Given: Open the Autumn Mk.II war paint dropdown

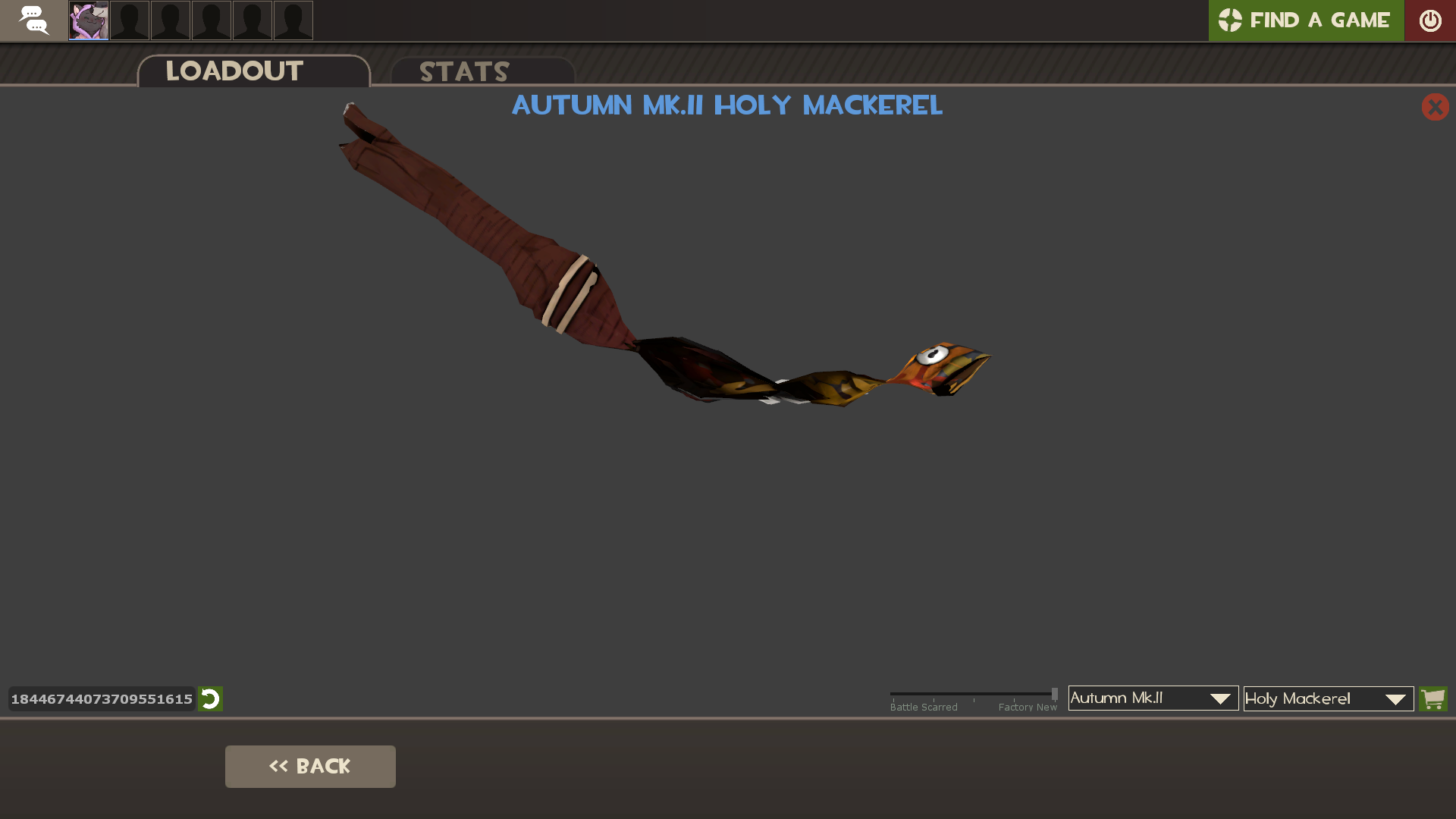Looking at the screenshot, I should (x=1152, y=698).
